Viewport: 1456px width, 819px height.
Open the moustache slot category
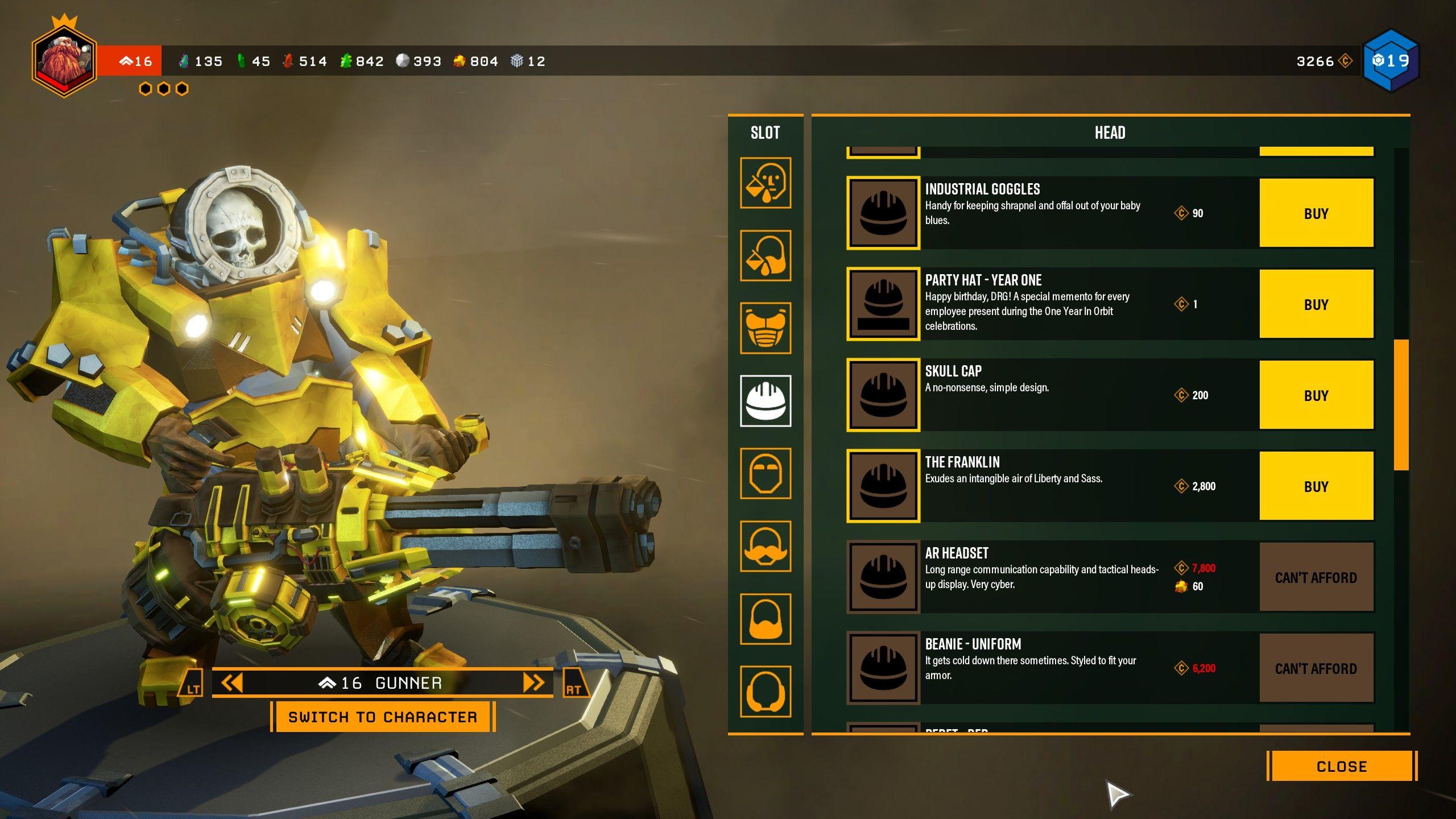tap(765, 547)
